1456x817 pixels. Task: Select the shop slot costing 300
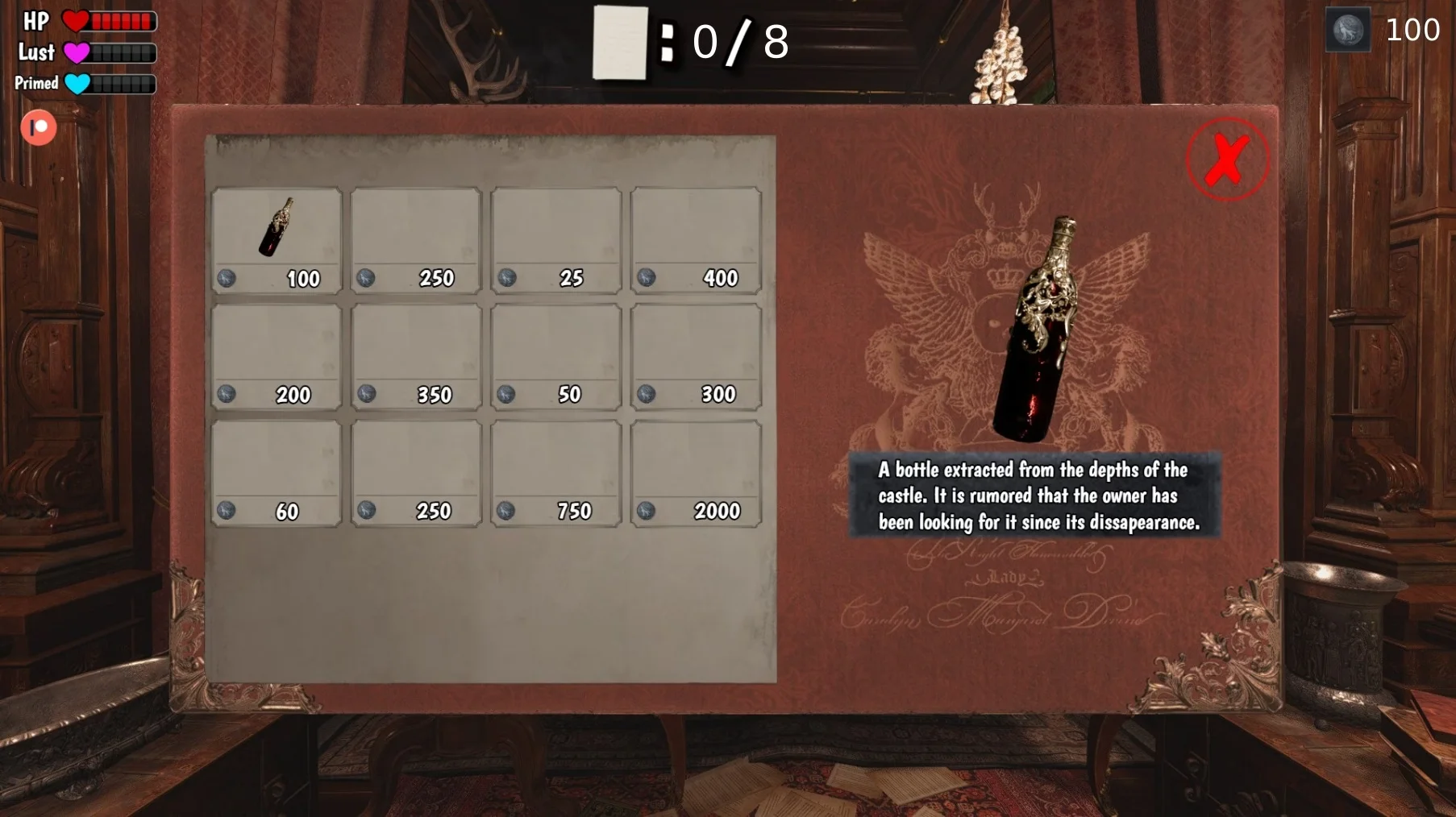pyautogui.click(x=696, y=356)
